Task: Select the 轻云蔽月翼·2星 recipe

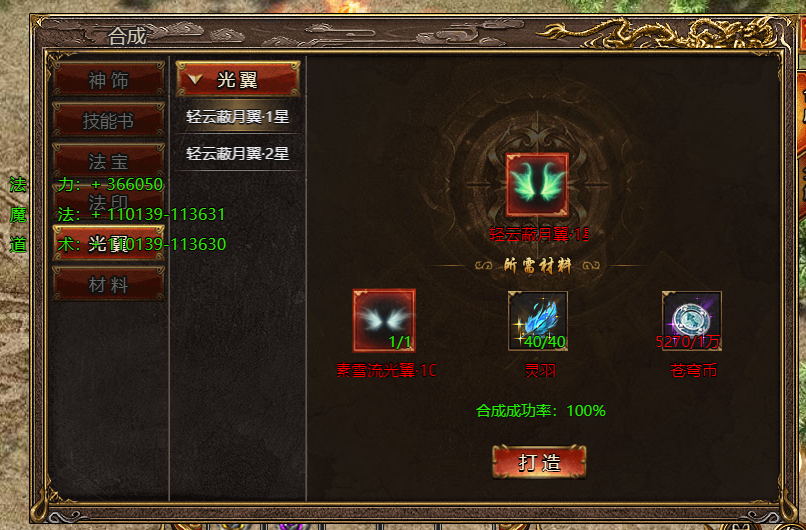Action: tap(238, 153)
